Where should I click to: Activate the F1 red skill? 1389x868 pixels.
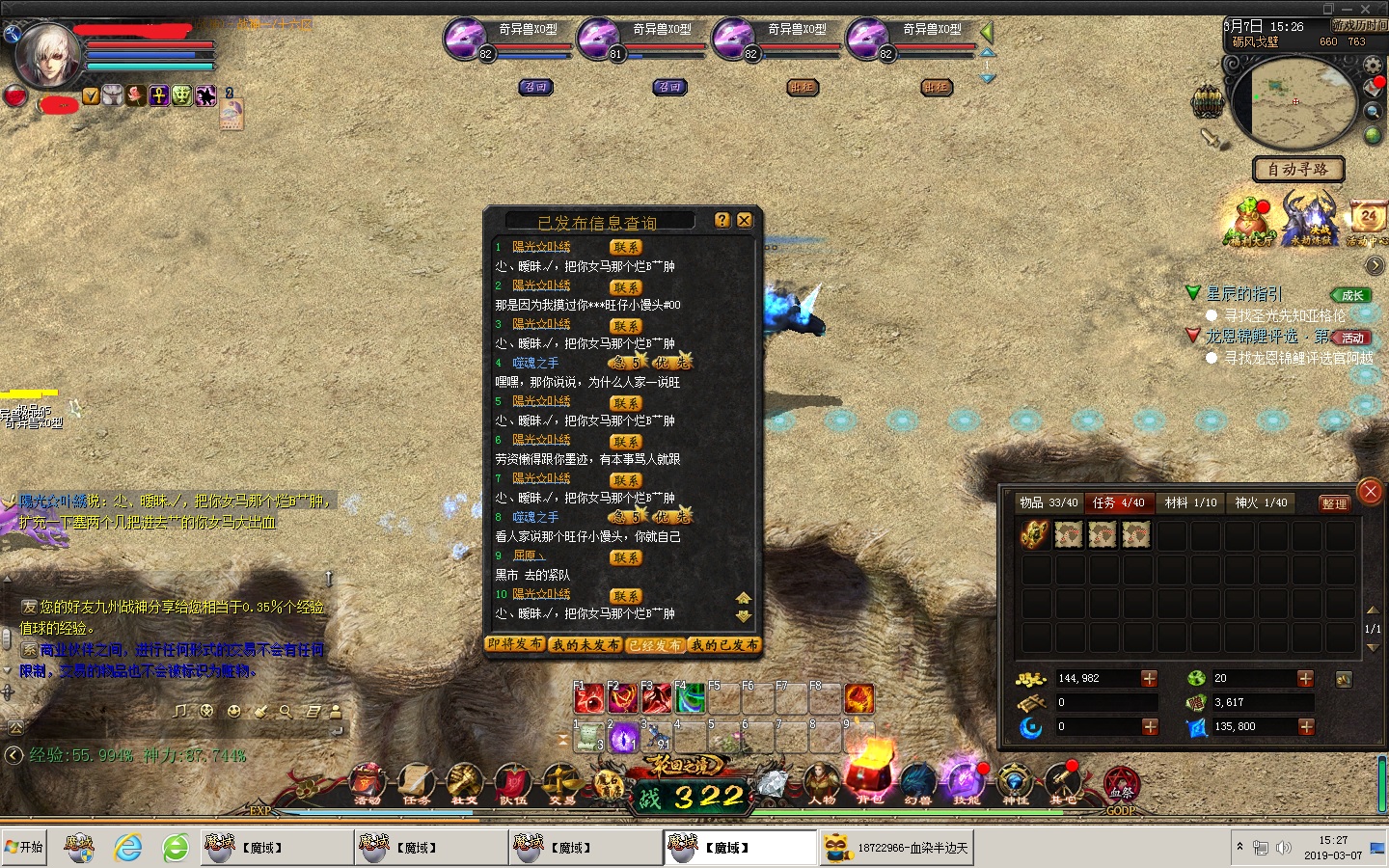click(588, 698)
